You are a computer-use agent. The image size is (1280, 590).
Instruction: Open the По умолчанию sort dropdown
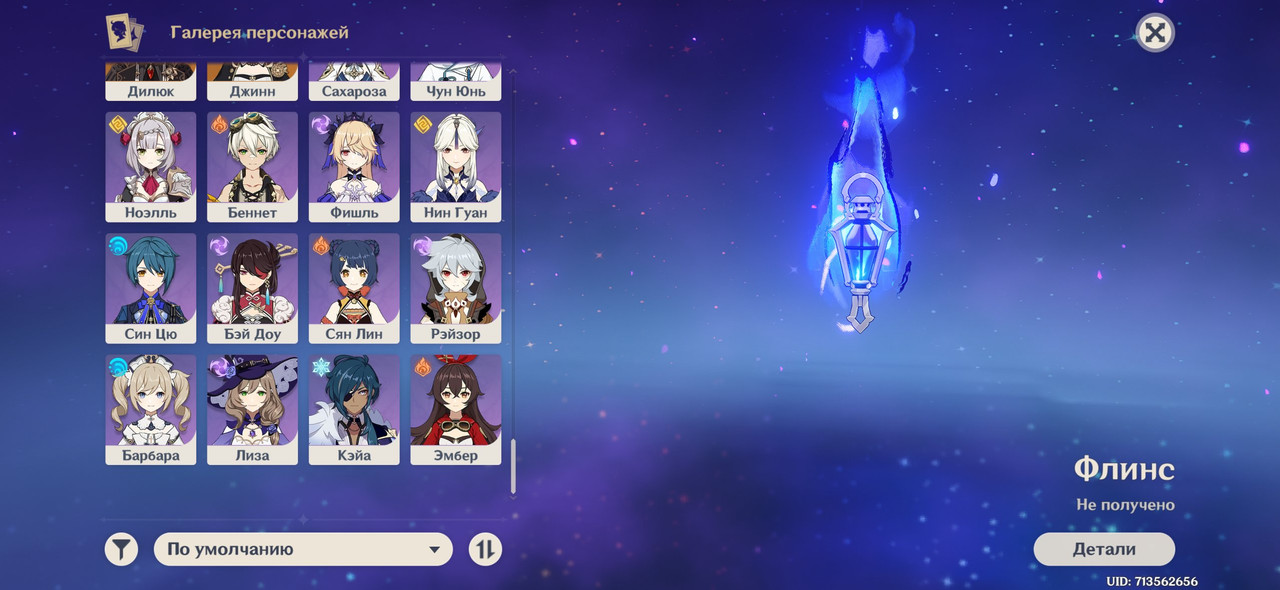pos(303,549)
